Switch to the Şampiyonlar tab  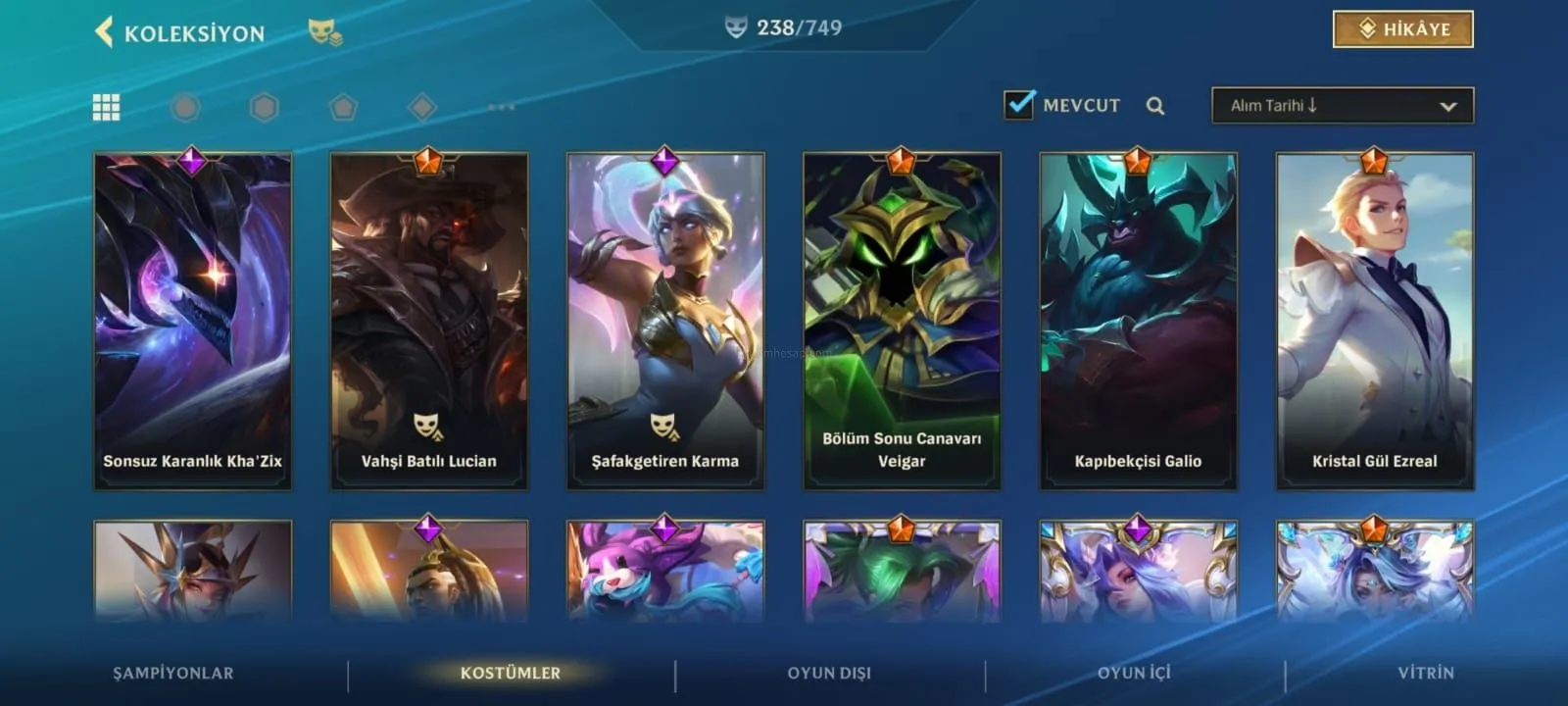pos(173,673)
